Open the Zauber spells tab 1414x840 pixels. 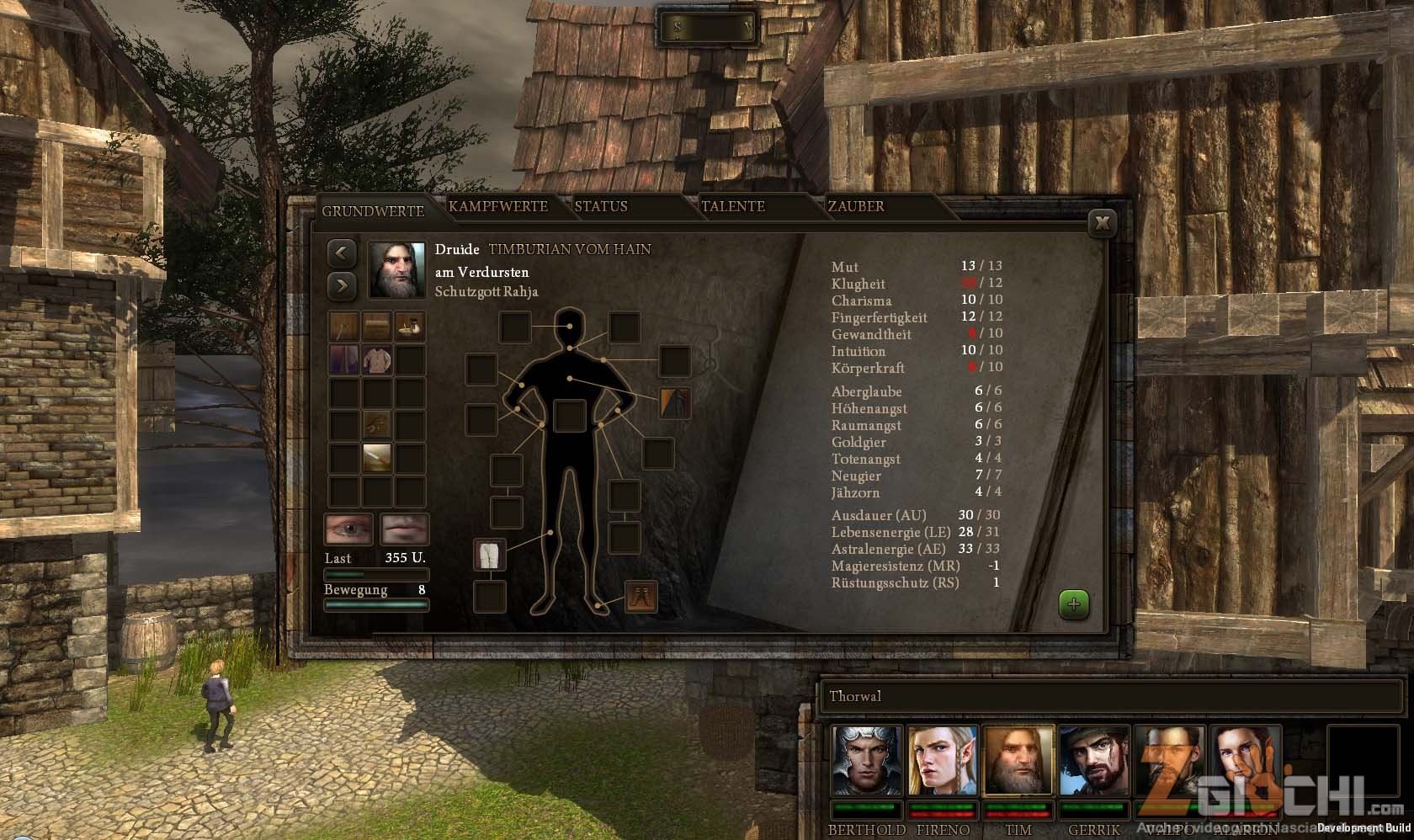click(x=856, y=206)
